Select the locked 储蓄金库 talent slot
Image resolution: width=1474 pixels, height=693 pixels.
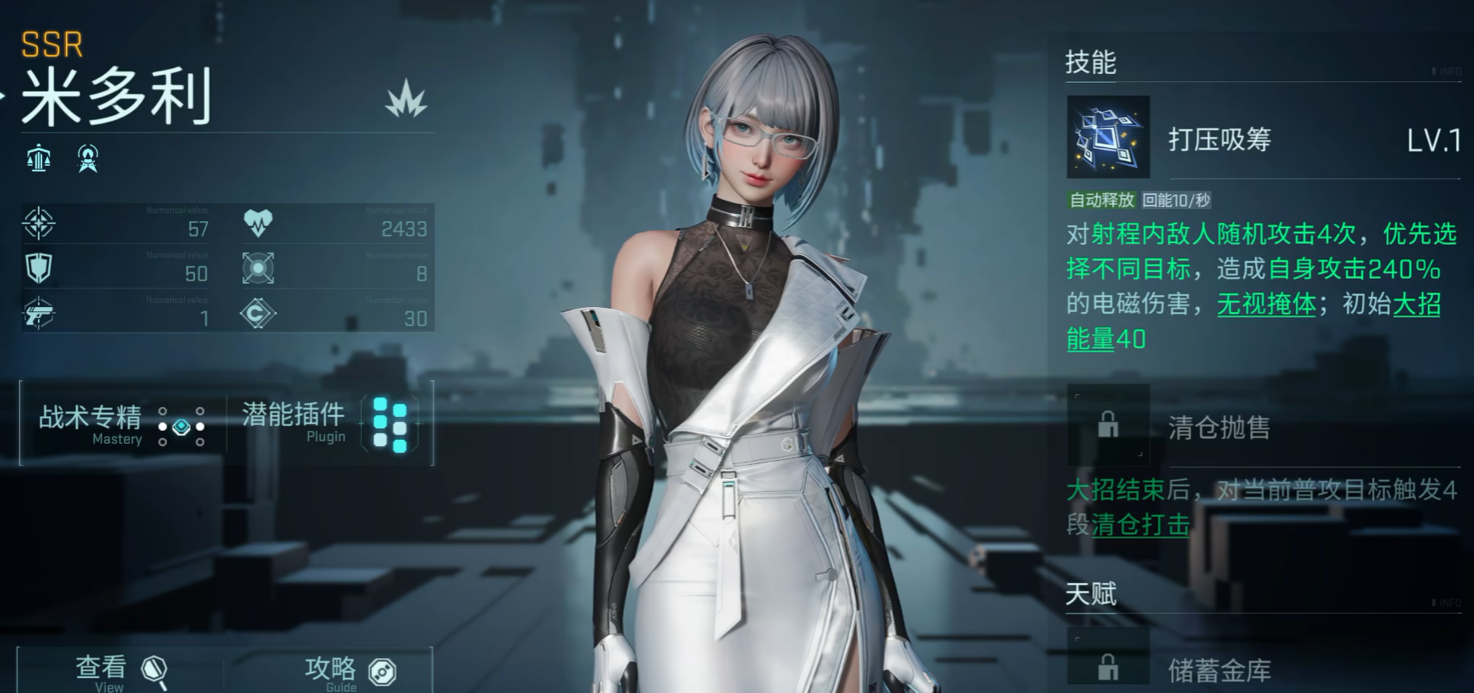(1108, 664)
